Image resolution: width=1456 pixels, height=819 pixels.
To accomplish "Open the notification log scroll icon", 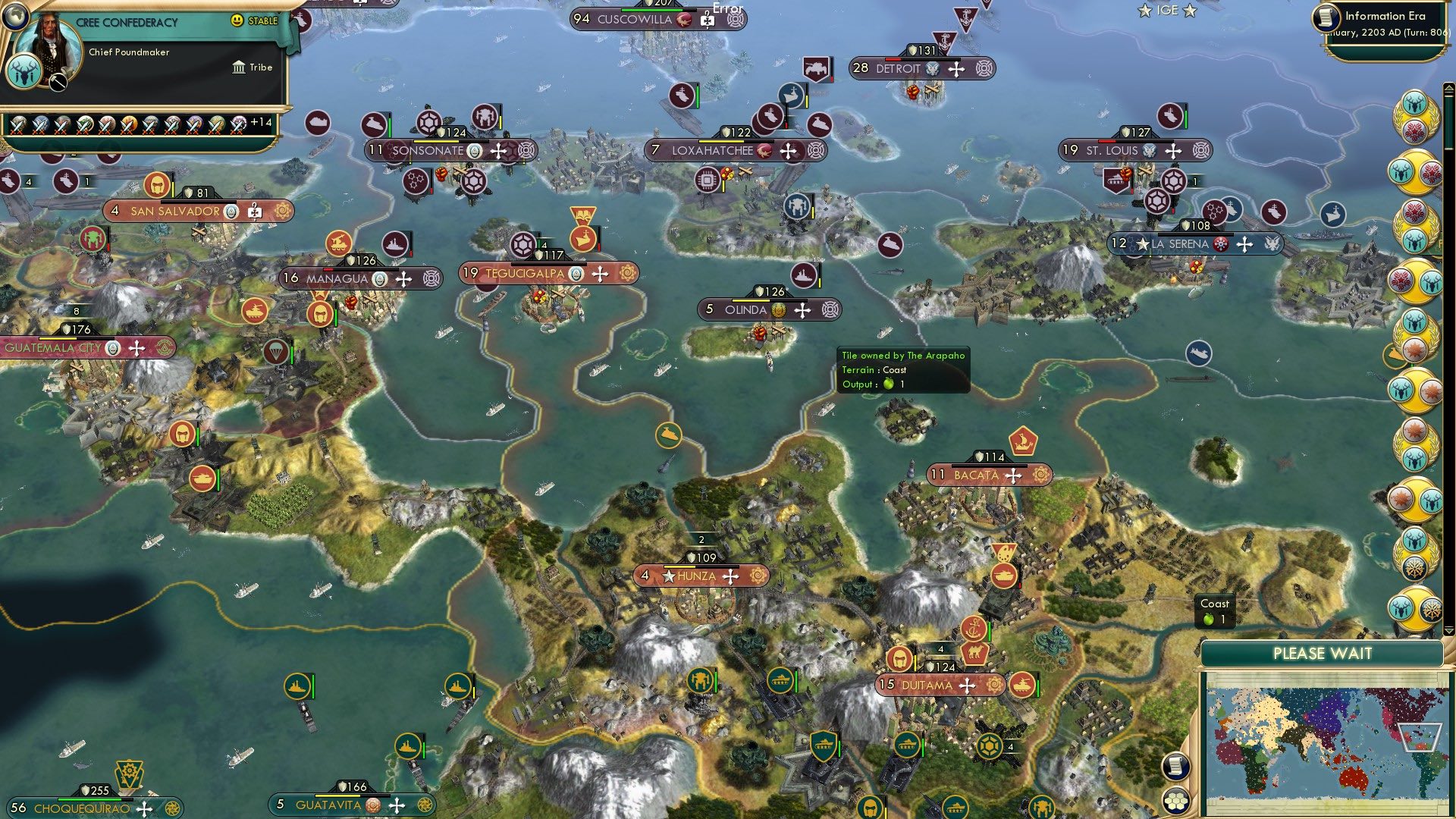I will point(1176,767).
